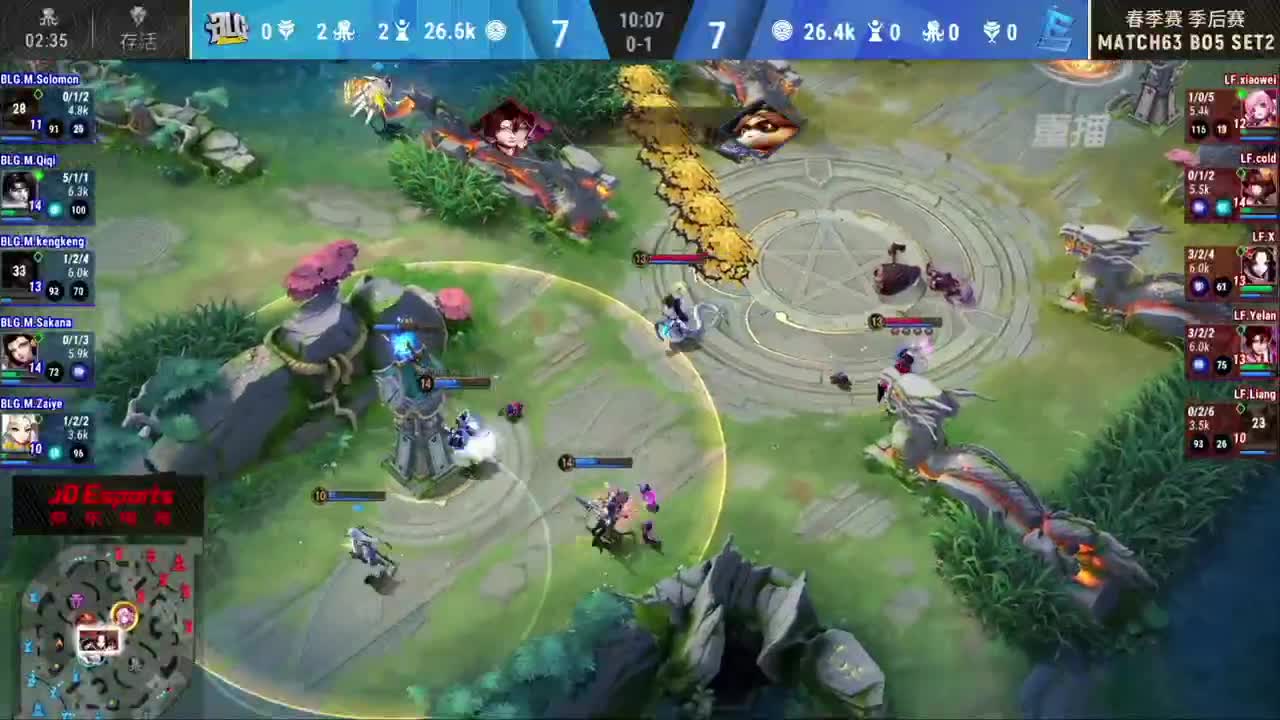Viewport: 1280px width, 720px height.
Task: Click the trophy icon beside right-side kill count
Action: coord(991,32)
